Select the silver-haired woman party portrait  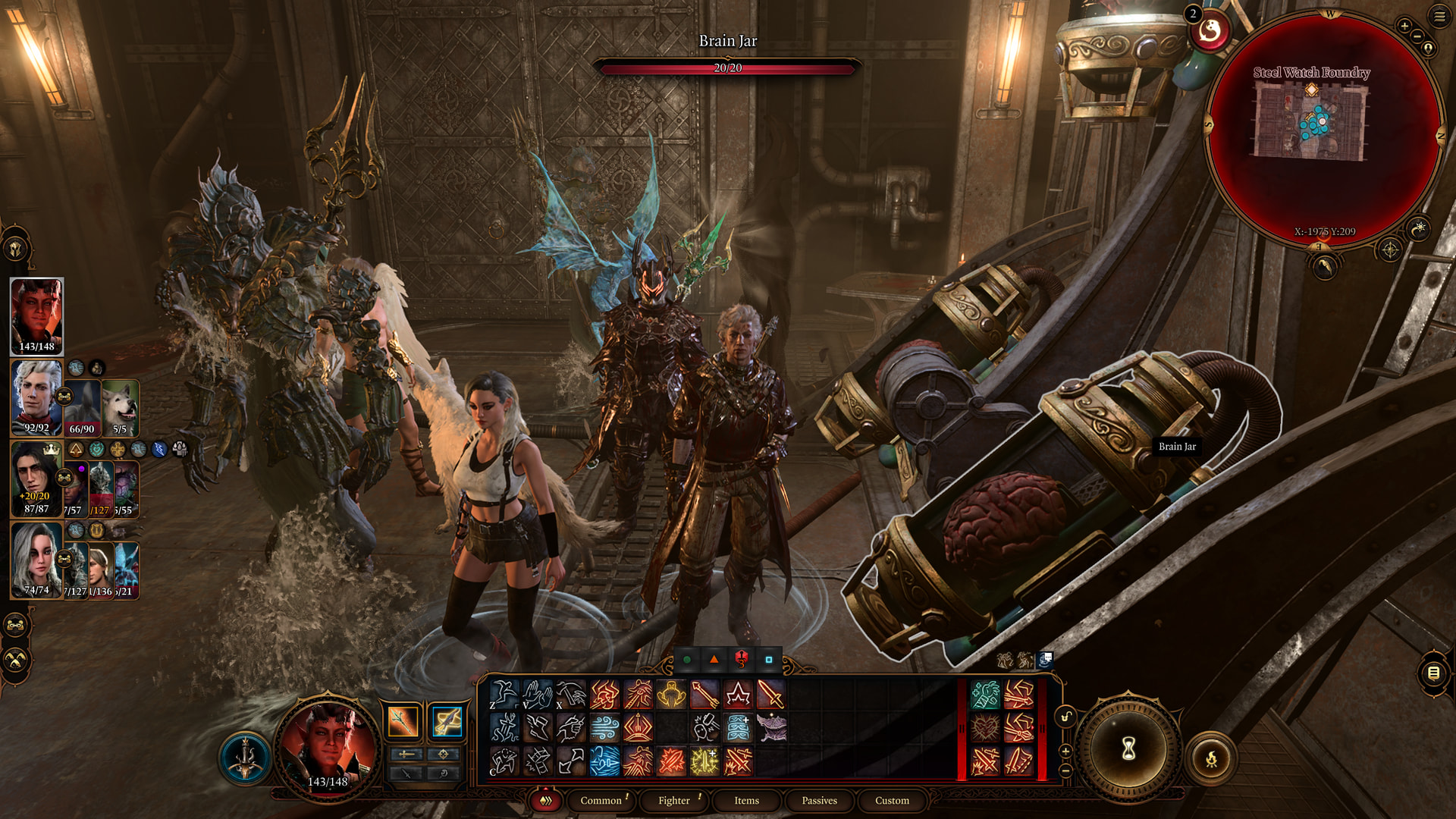click(35, 560)
